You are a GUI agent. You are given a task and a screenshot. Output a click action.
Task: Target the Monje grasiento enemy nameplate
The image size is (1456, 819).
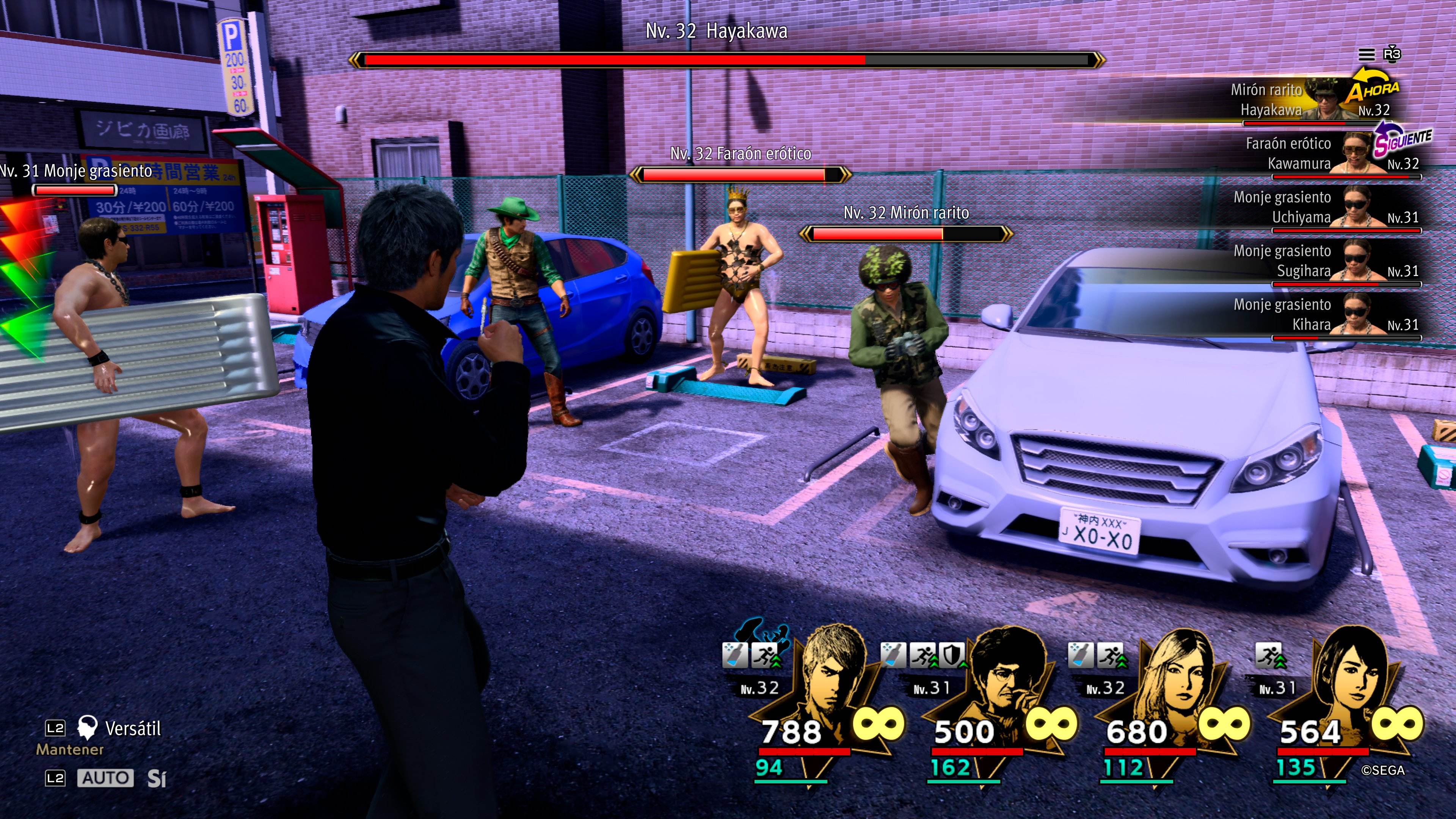pos(76,171)
